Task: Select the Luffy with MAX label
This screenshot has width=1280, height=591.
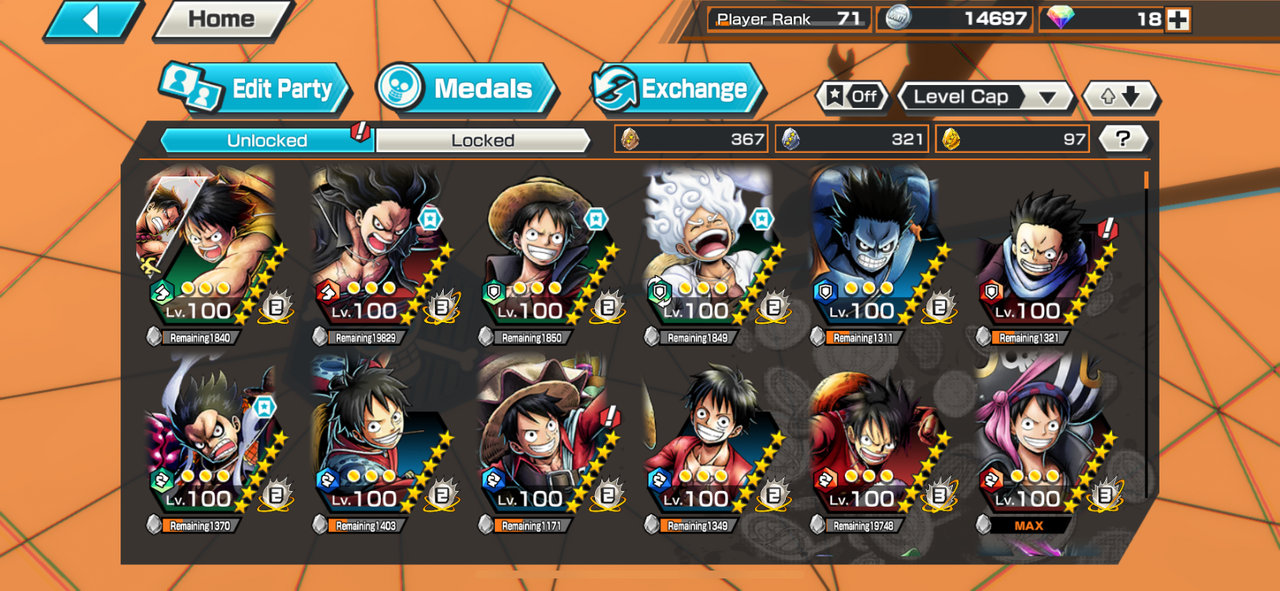Action: click(1040, 440)
